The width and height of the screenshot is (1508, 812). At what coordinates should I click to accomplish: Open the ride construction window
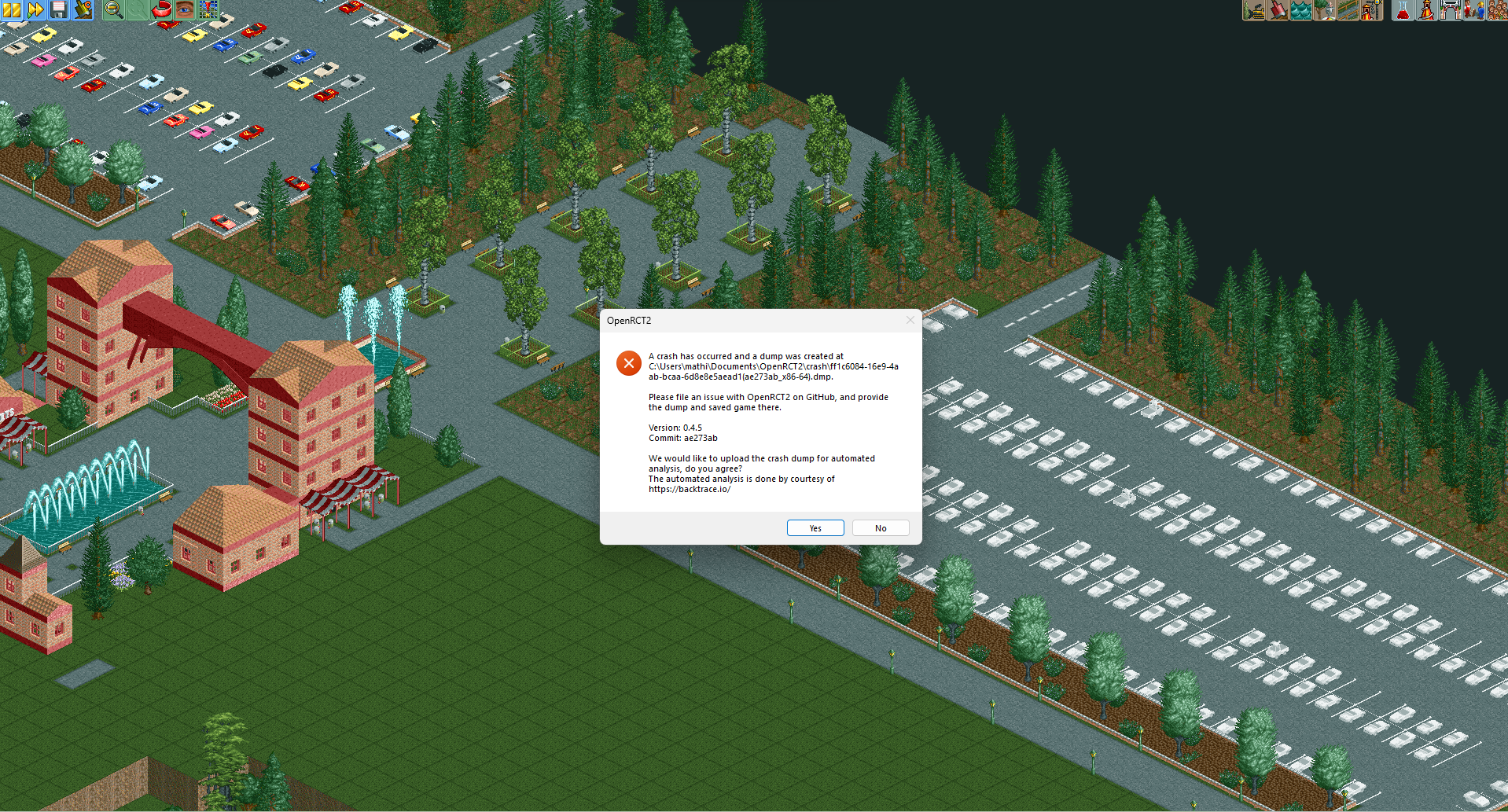coord(1372,10)
